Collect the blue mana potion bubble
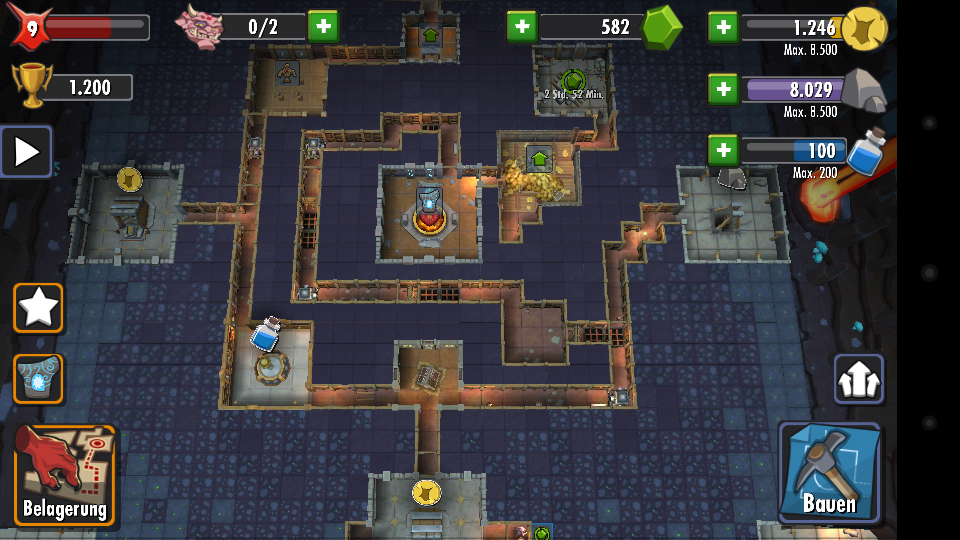This screenshot has width=960, height=540. (265, 334)
